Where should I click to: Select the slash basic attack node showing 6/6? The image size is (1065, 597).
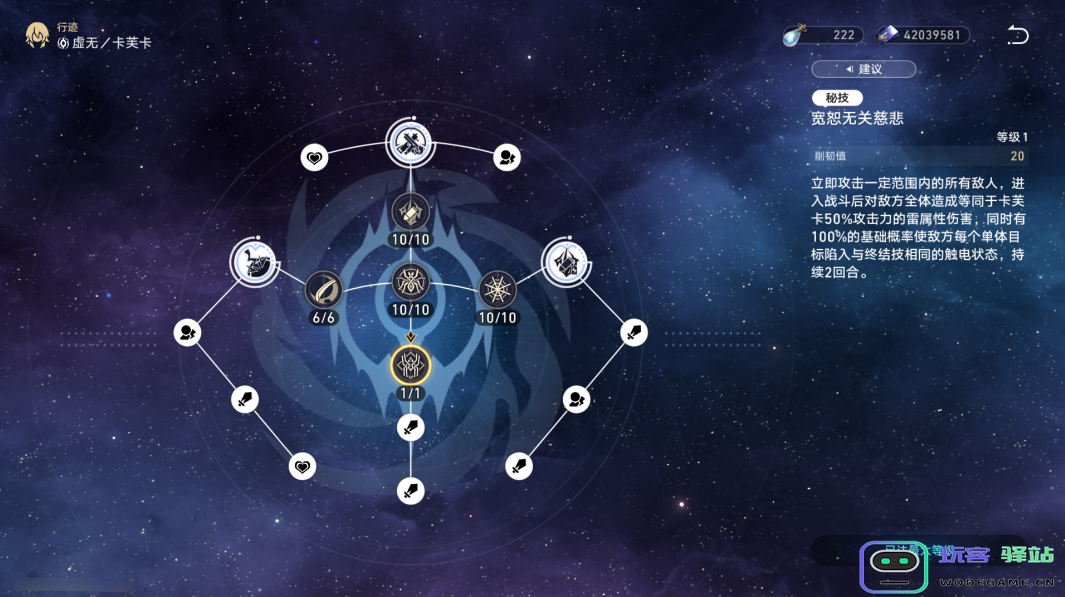[323, 290]
